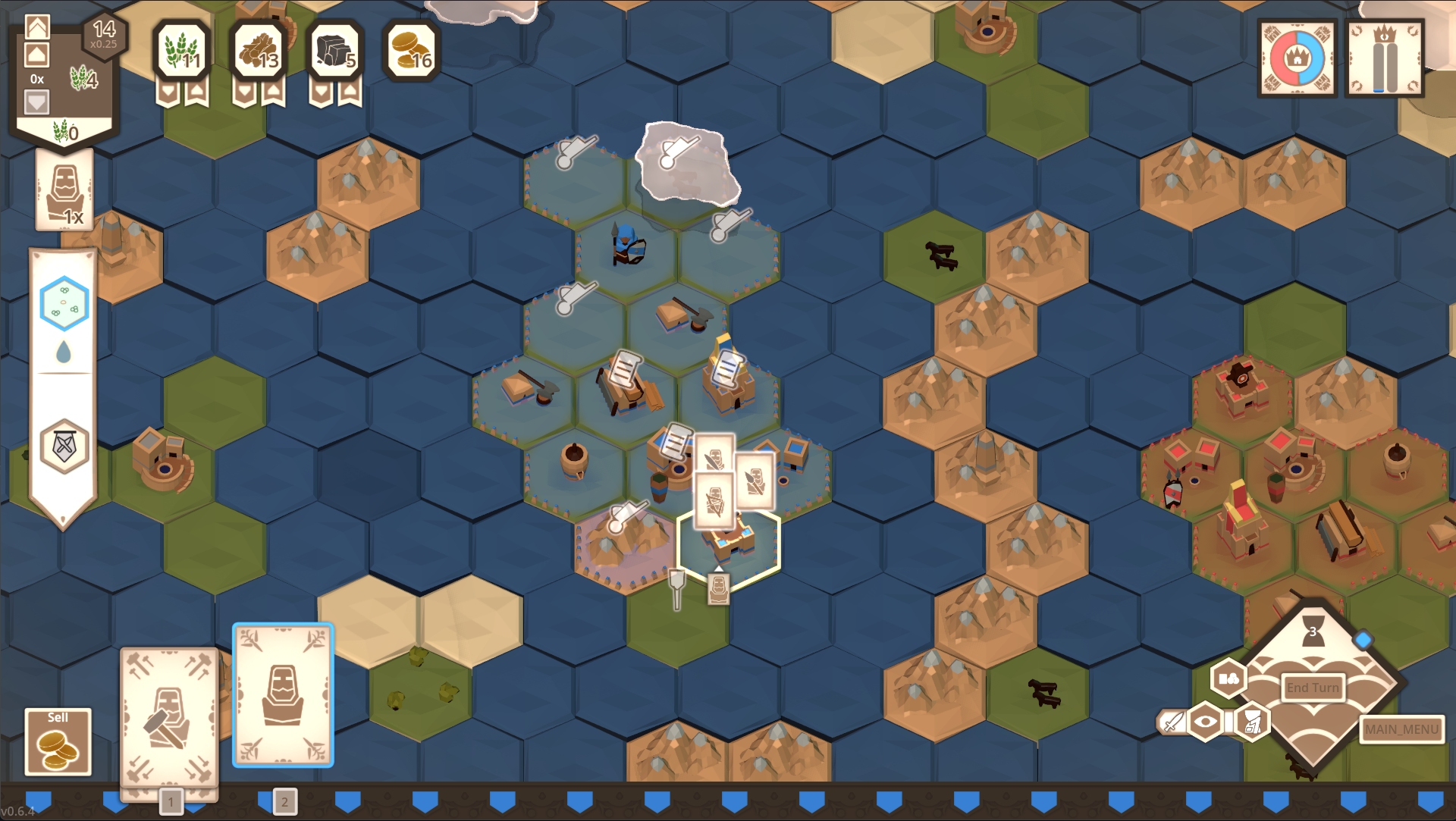The height and width of the screenshot is (821, 1456).
Task: Decrease wheat with its down arrow
Action: (168, 92)
